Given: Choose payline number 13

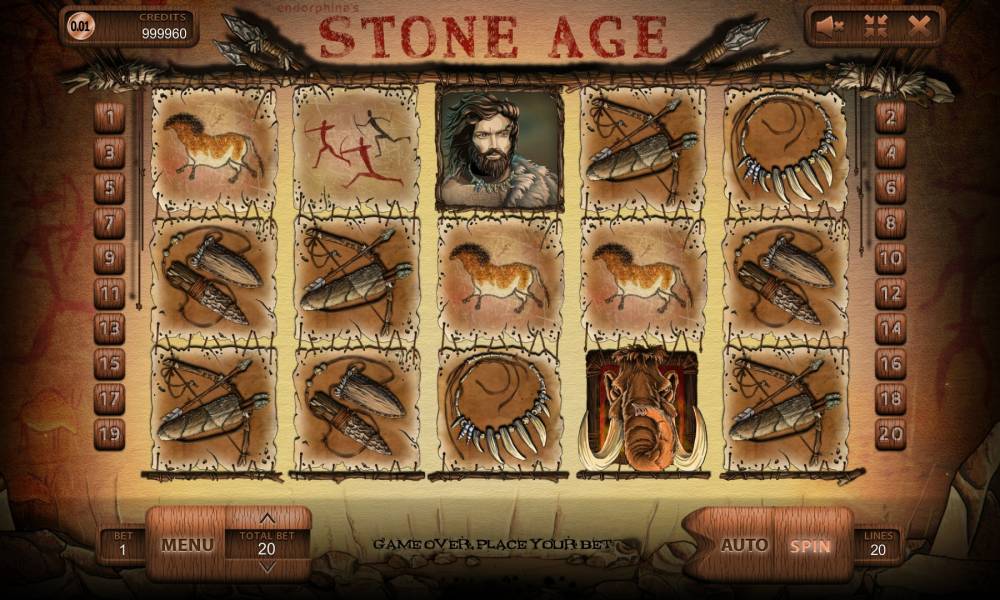Looking at the screenshot, I should pyautogui.click(x=109, y=328).
